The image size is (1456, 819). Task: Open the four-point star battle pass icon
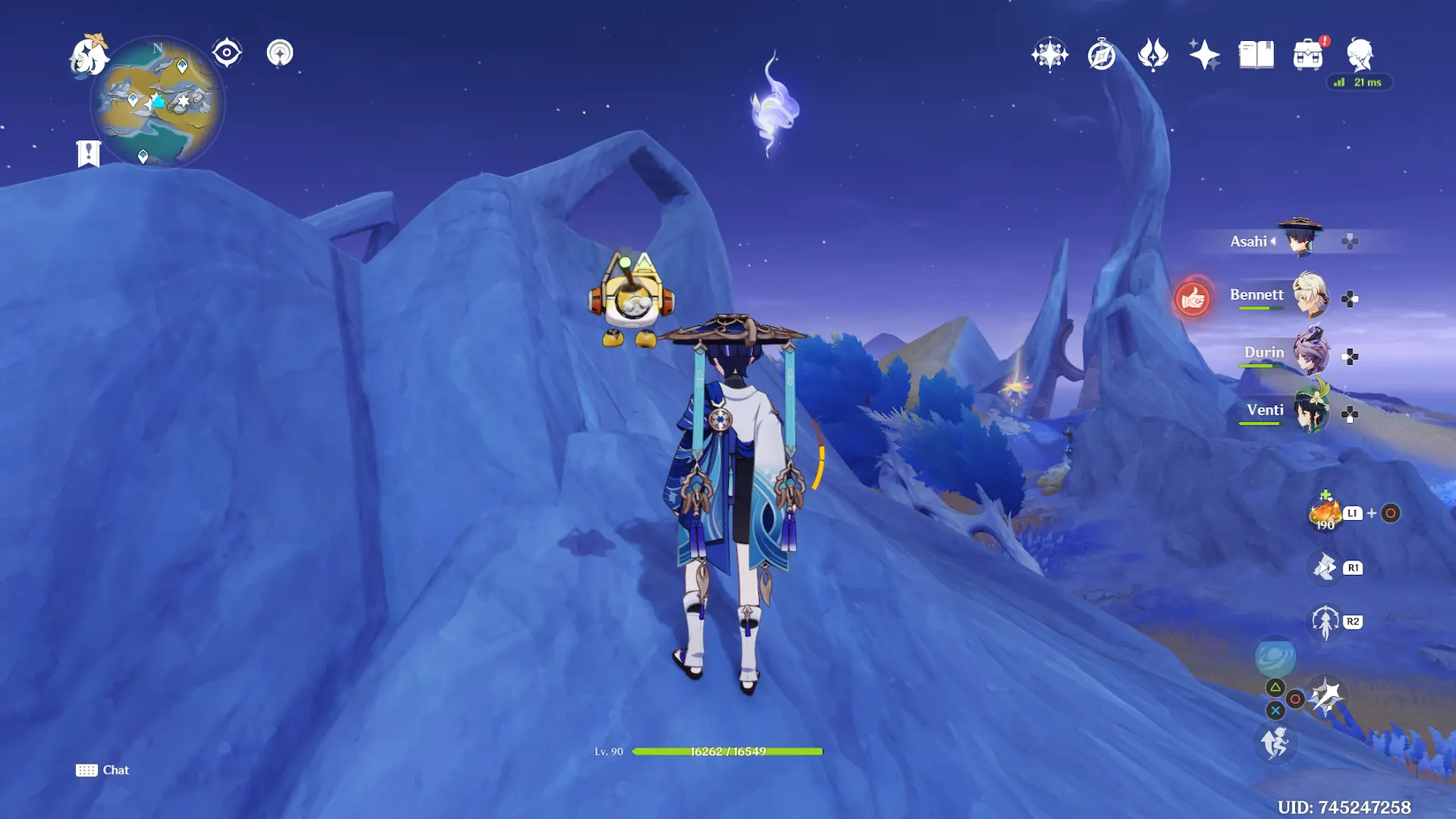(x=1204, y=55)
